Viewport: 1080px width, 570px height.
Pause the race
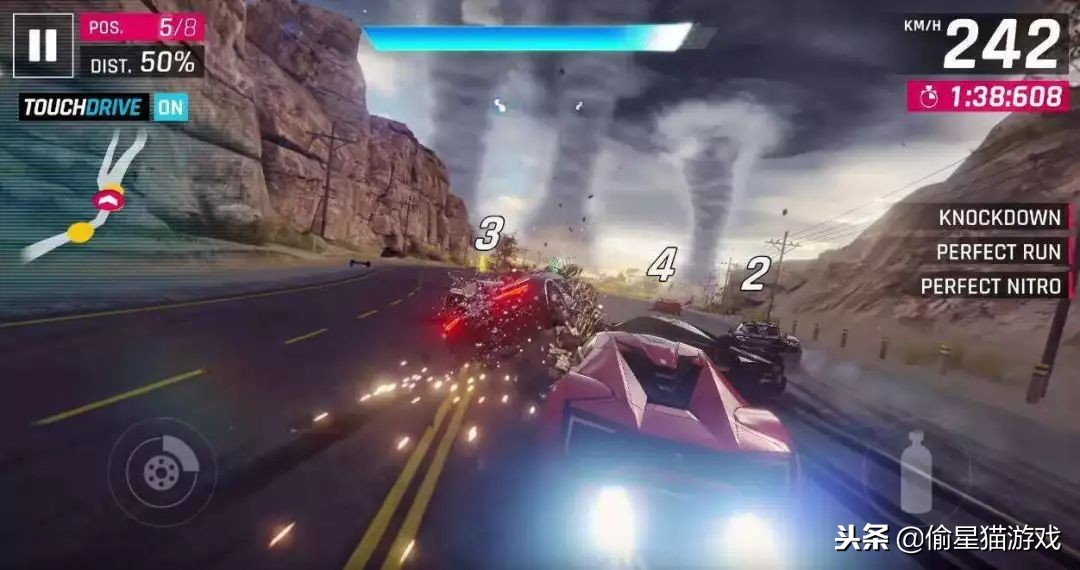[x=43, y=45]
